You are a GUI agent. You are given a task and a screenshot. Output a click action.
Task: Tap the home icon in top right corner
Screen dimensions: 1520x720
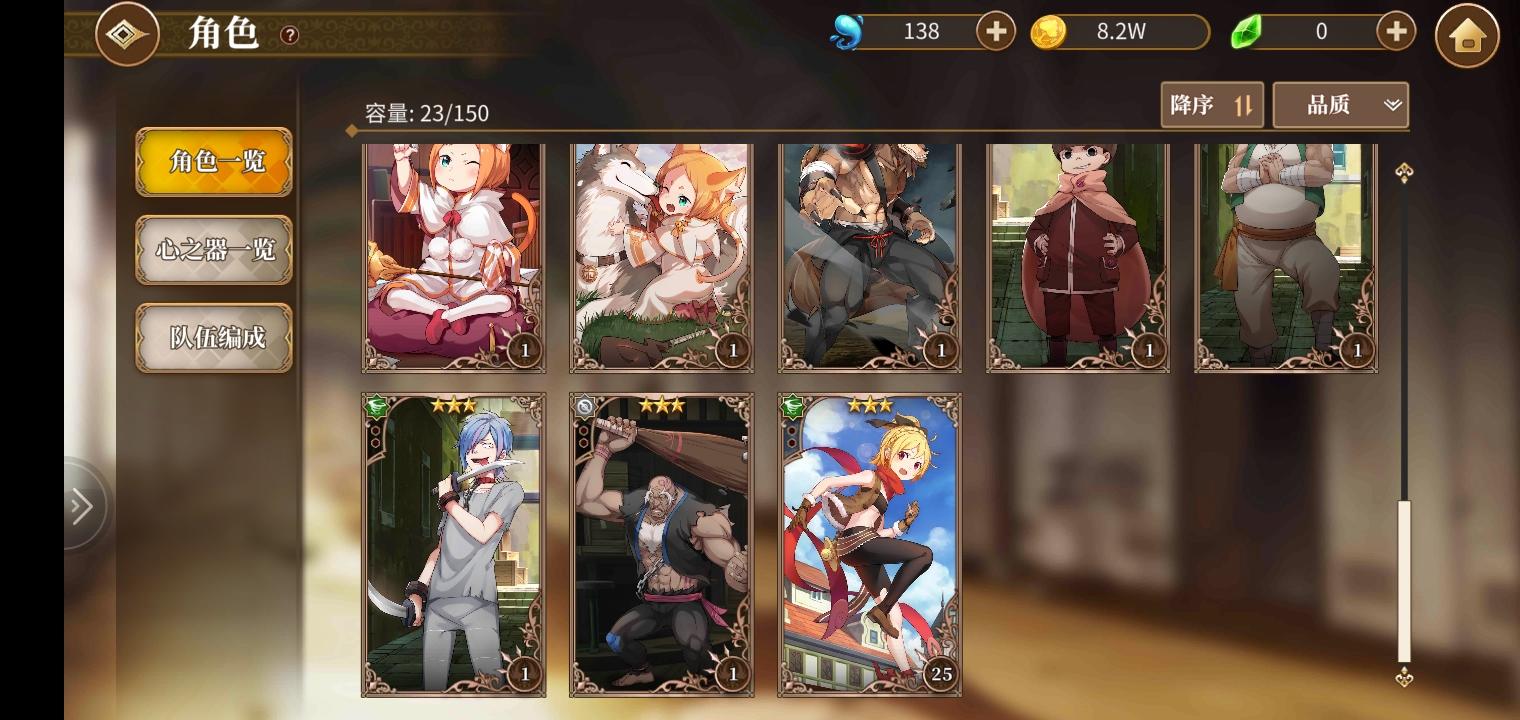point(1466,32)
